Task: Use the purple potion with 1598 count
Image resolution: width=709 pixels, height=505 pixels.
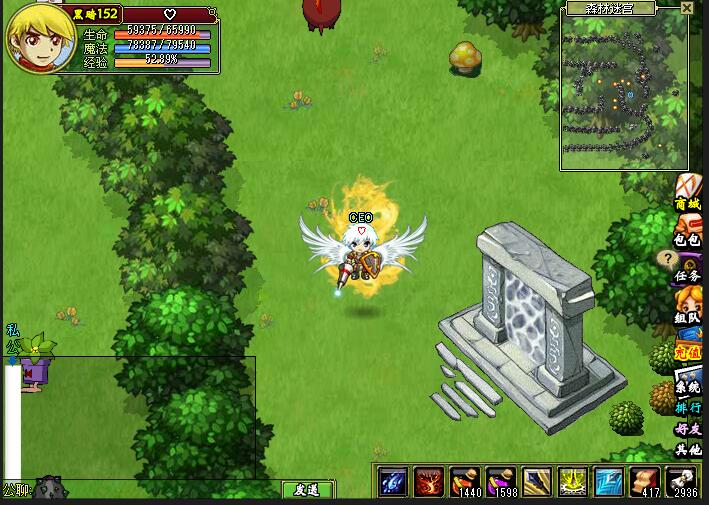Action: click(x=501, y=482)
